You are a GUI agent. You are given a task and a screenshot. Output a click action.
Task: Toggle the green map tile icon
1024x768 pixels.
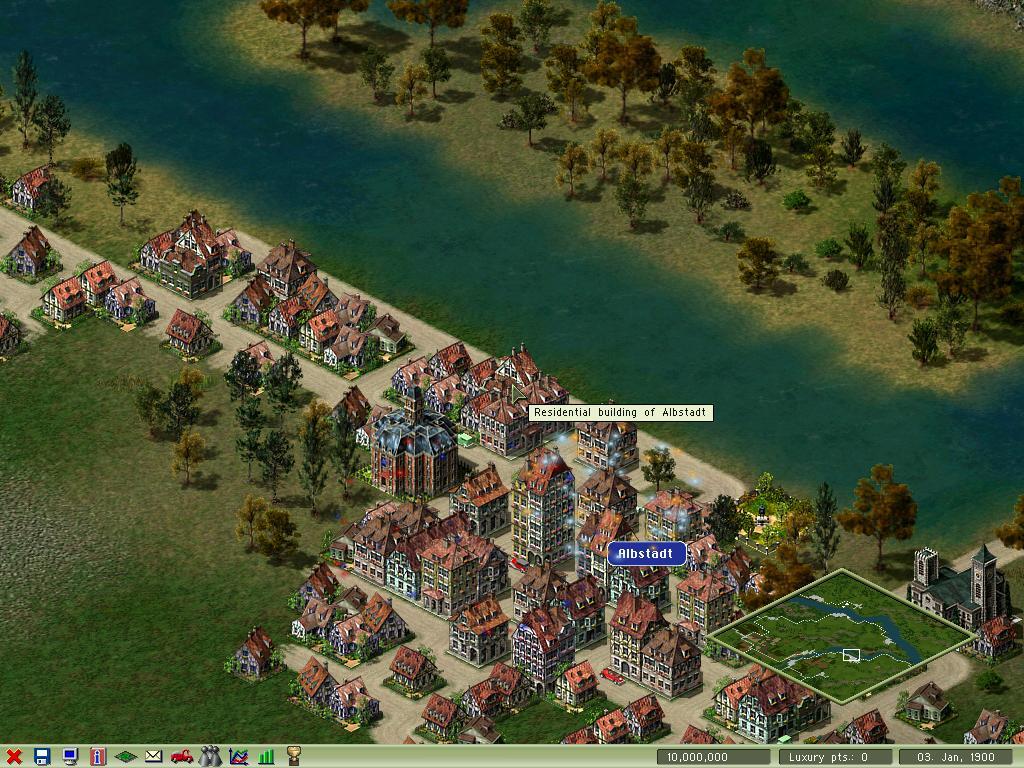pos(126,757)
